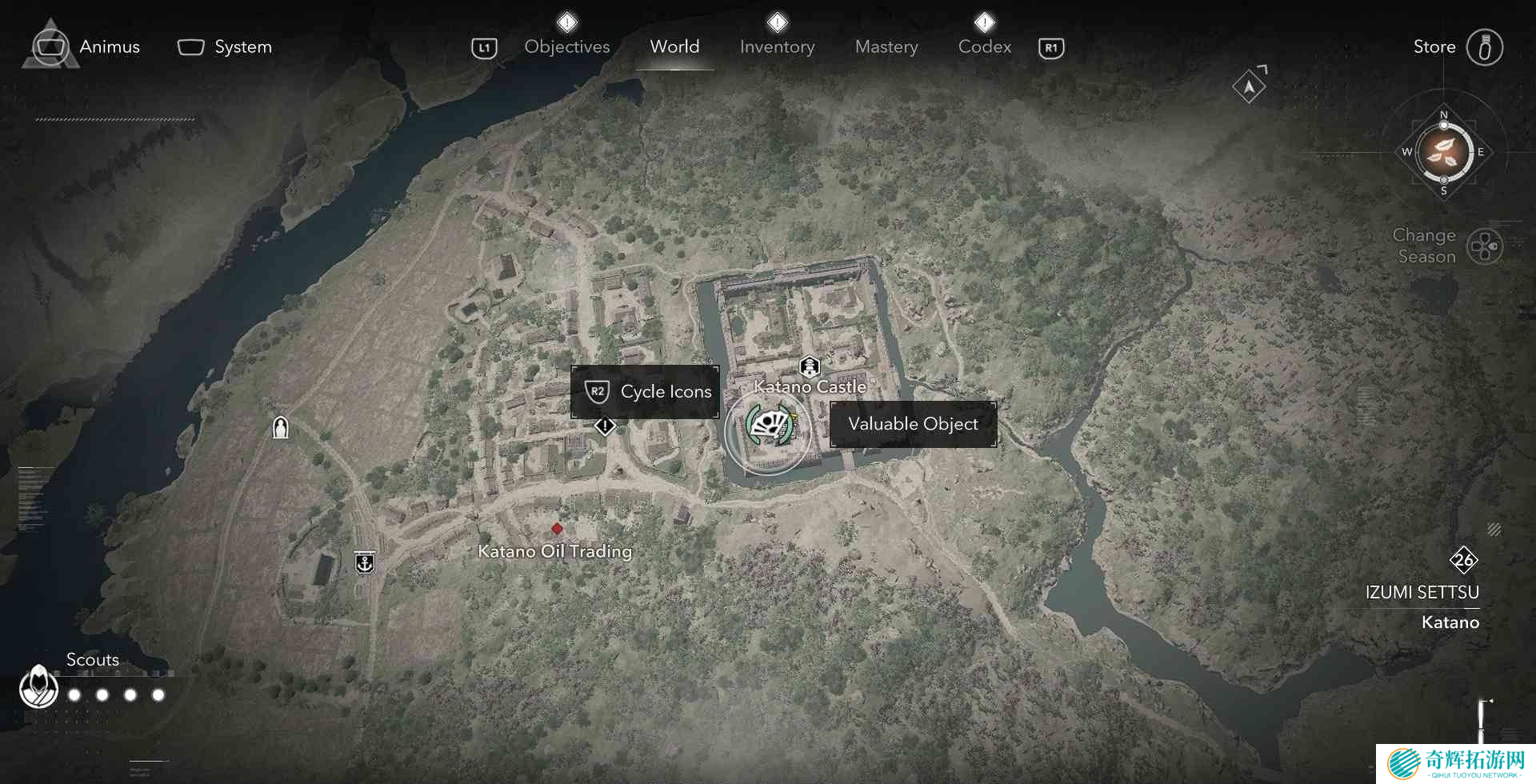Go to the Mastery tab

click(x=886, y=47)
